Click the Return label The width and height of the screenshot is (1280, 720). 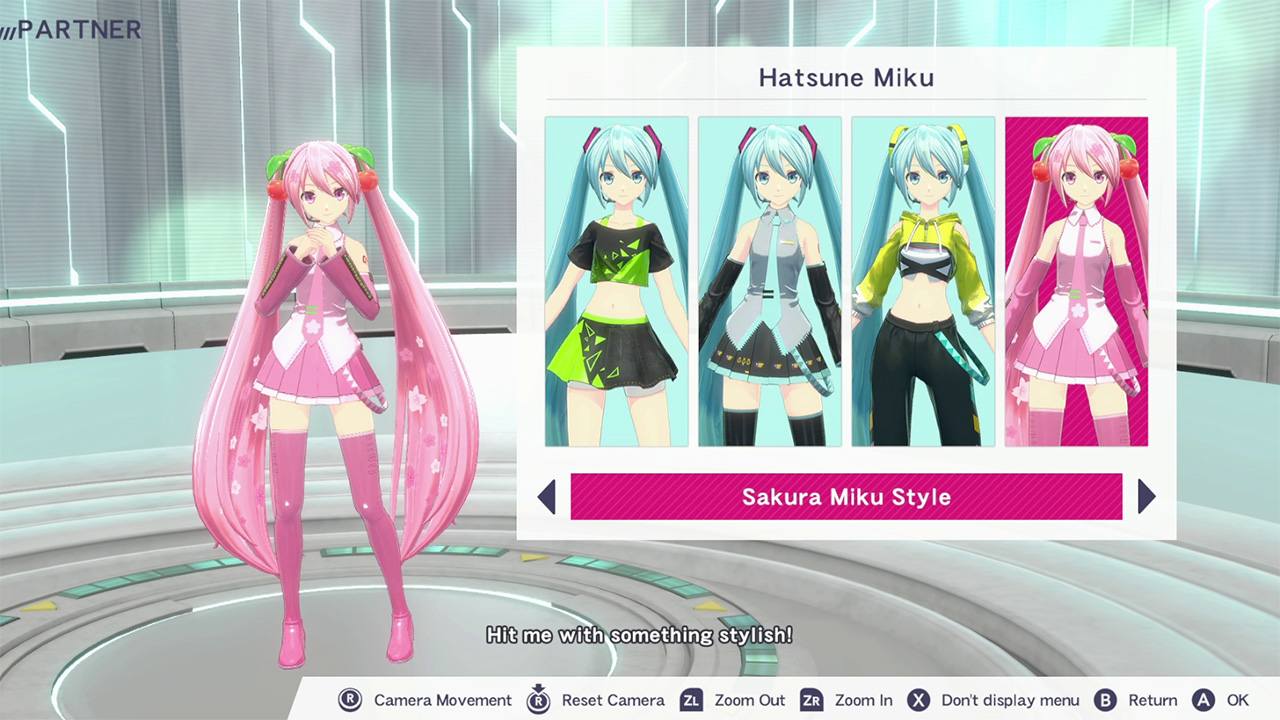pos(1152,700)
